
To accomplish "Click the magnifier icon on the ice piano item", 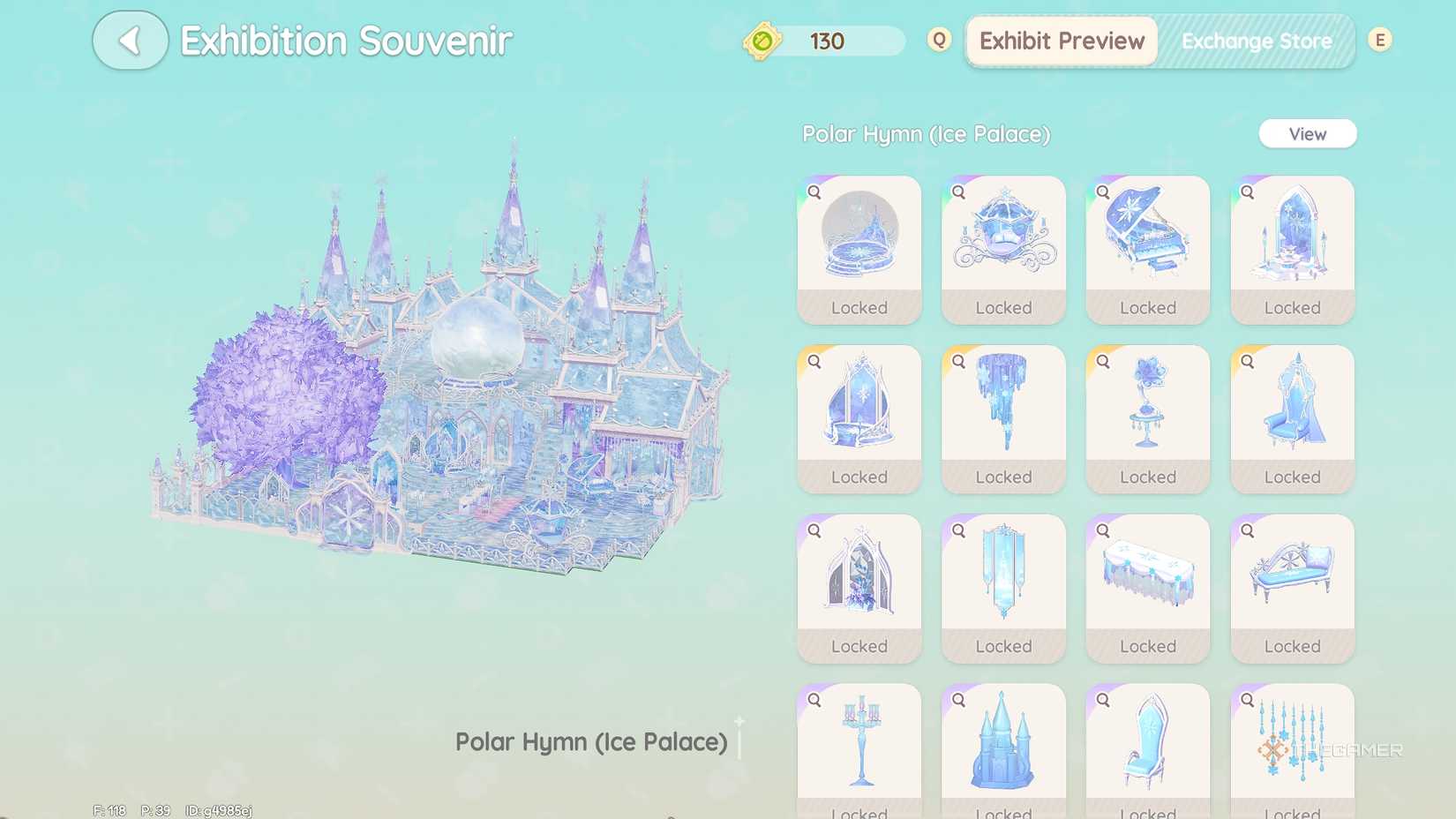I will point(1103,192).
